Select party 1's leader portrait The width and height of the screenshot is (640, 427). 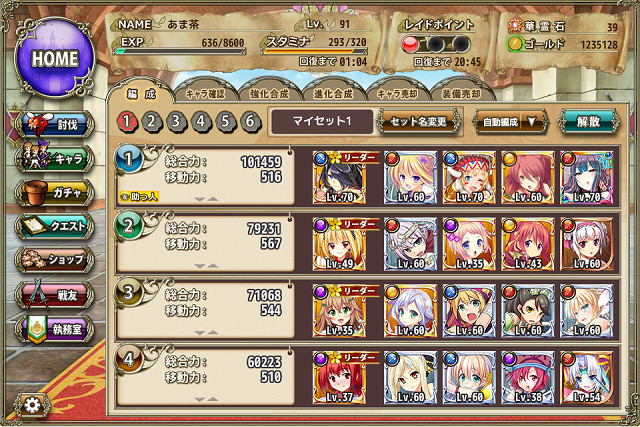tap(337, 174)
